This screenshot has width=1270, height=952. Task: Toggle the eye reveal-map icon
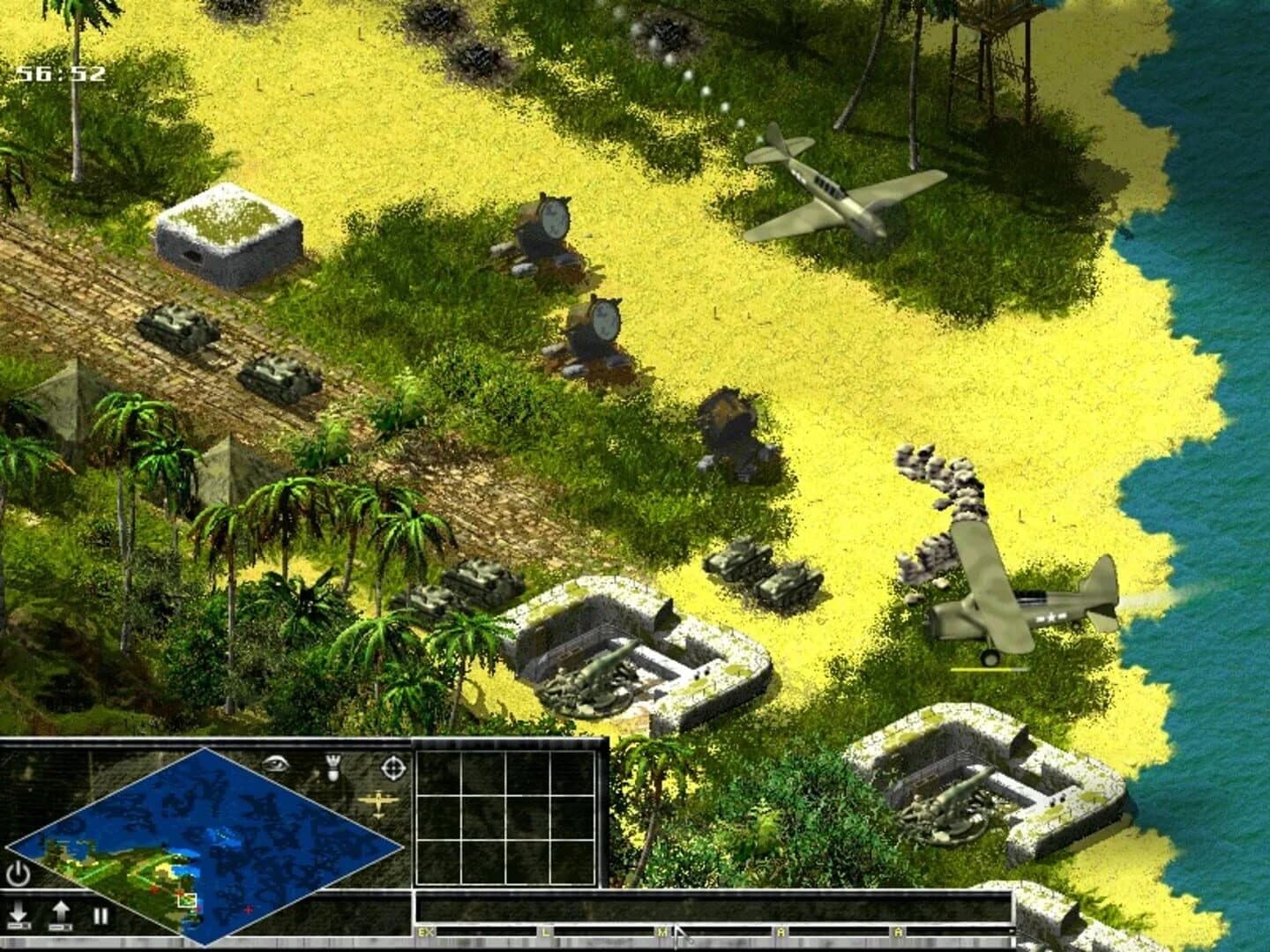(275, 762)
